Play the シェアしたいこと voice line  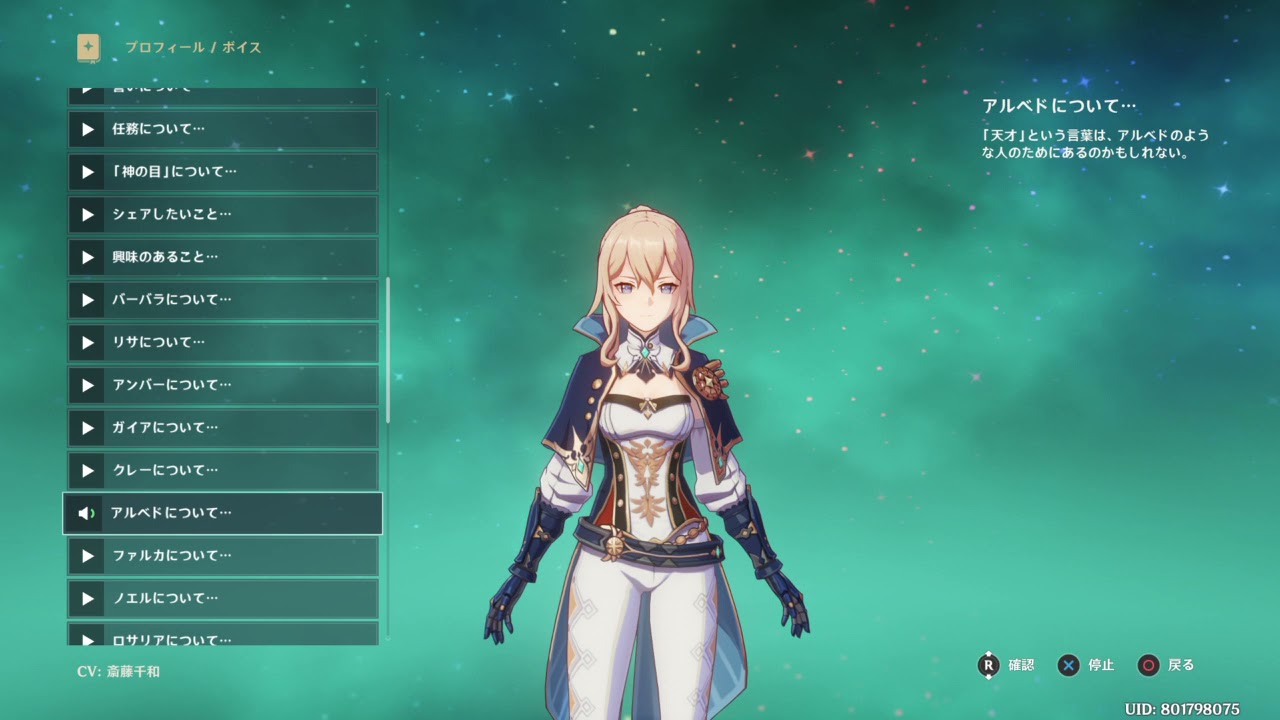click(x=222, y=214)
